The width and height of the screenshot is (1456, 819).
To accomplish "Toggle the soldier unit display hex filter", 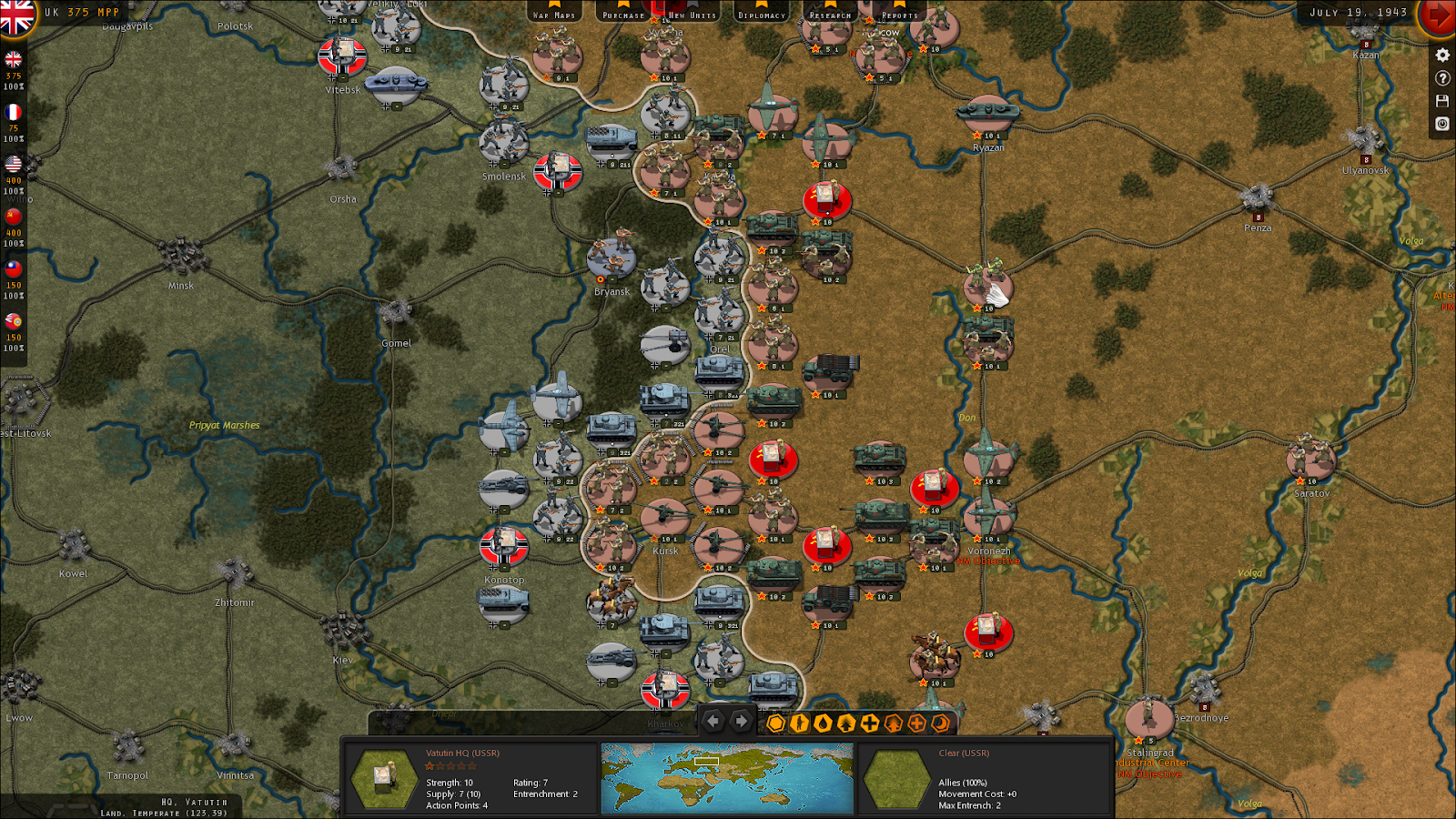I will [x=799, y=722].
